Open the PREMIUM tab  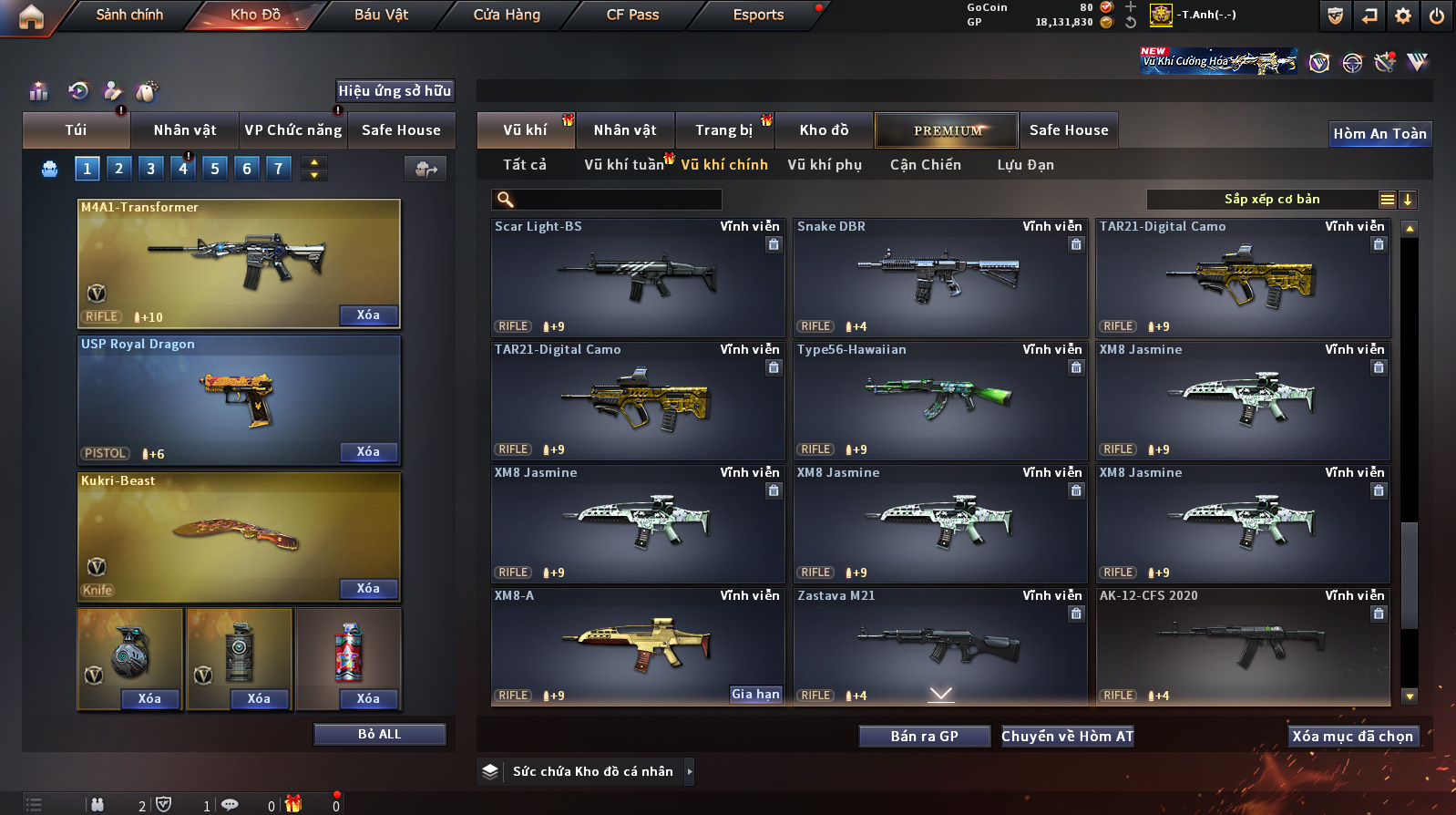(947, 130)
